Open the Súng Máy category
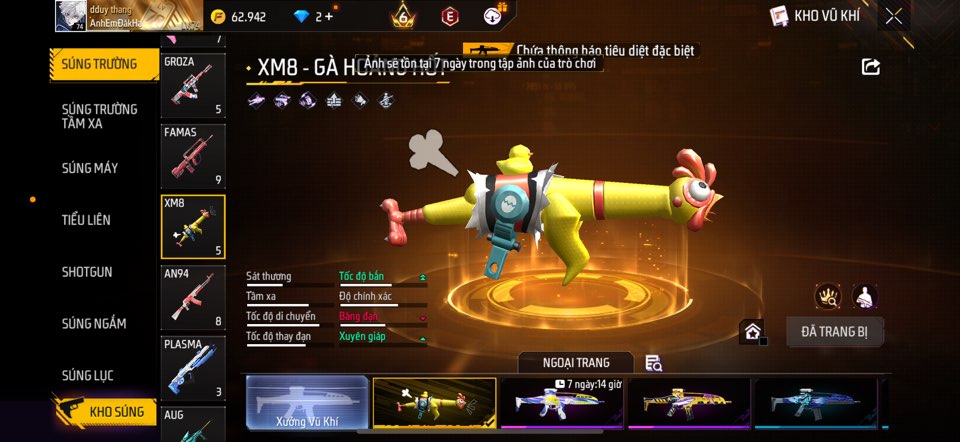This screenshot has width=960, height=442. [x=90, y=168]
